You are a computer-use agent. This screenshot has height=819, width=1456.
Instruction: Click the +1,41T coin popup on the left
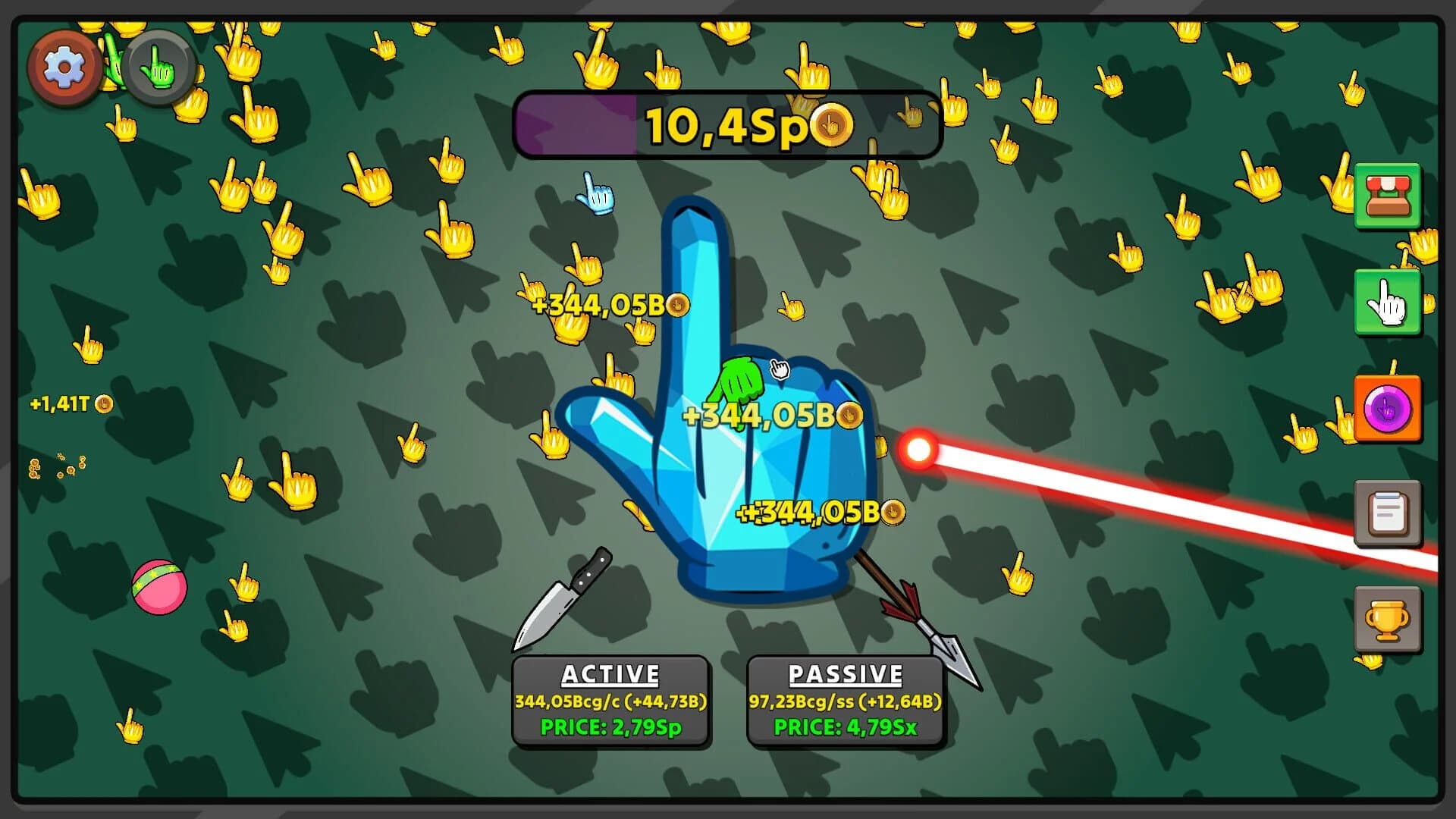coord(68,405)
